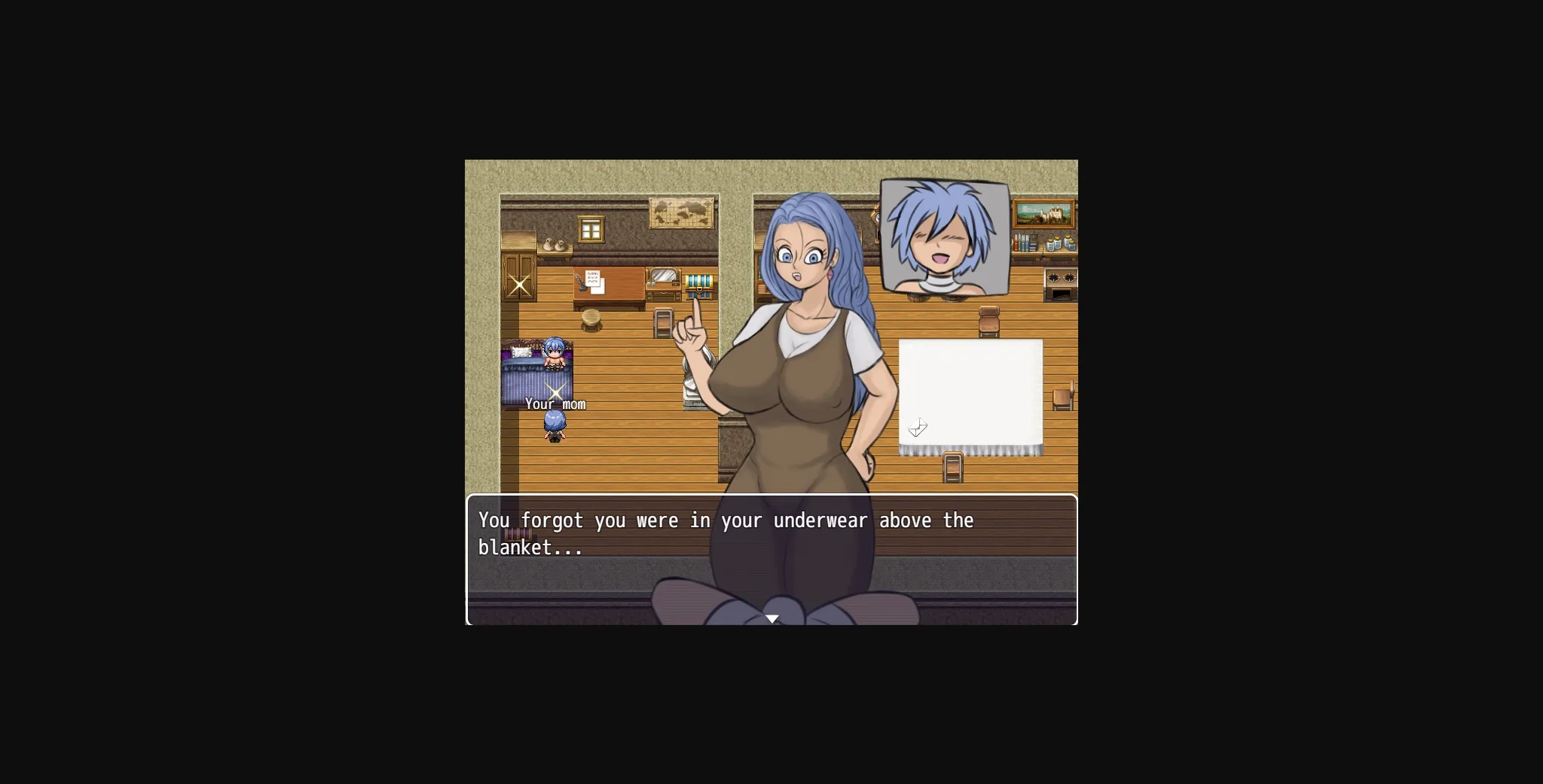
Task: Click the window above the shelf
Action: pos(591,227)
